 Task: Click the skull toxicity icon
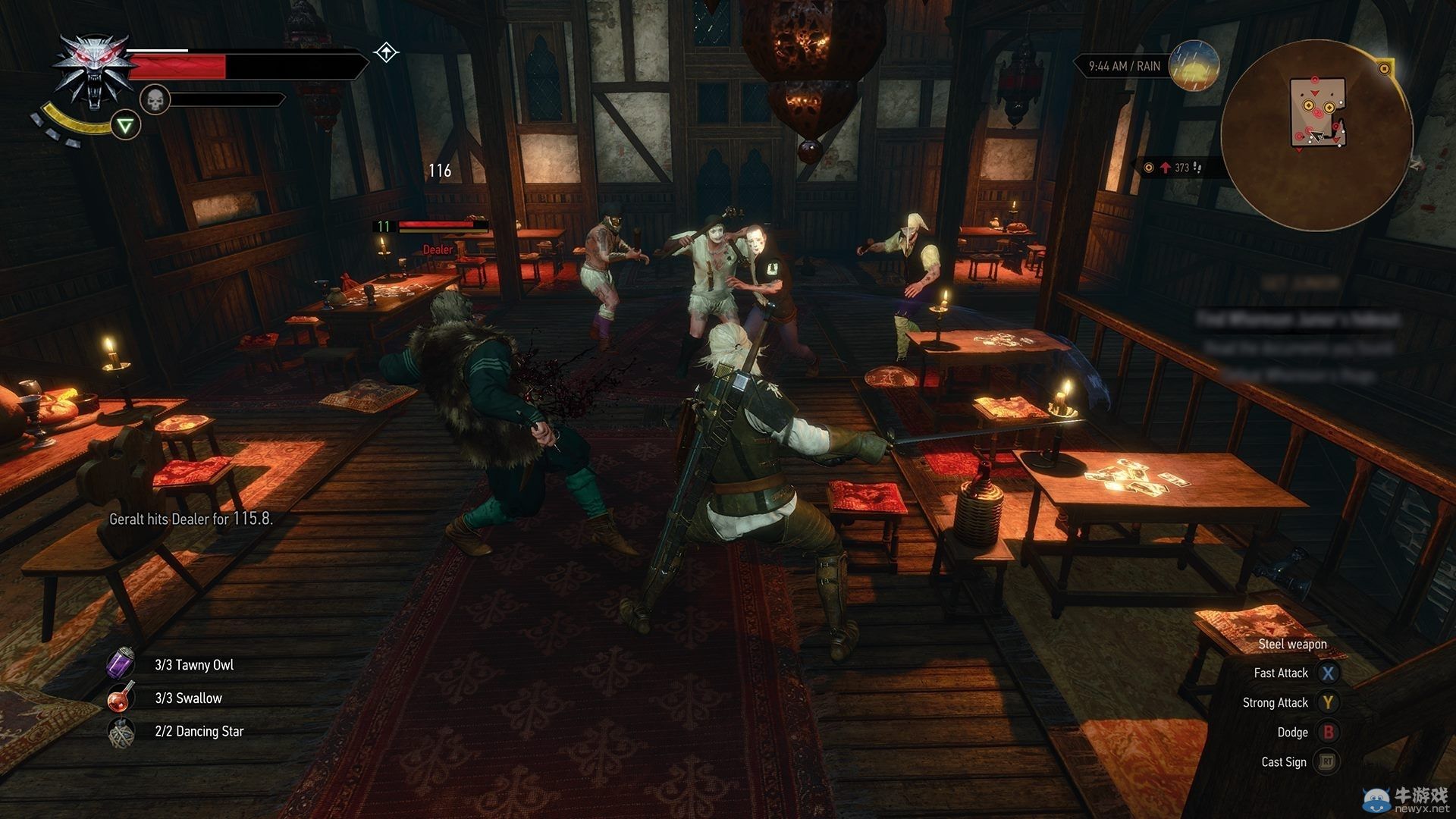[155, 99]
